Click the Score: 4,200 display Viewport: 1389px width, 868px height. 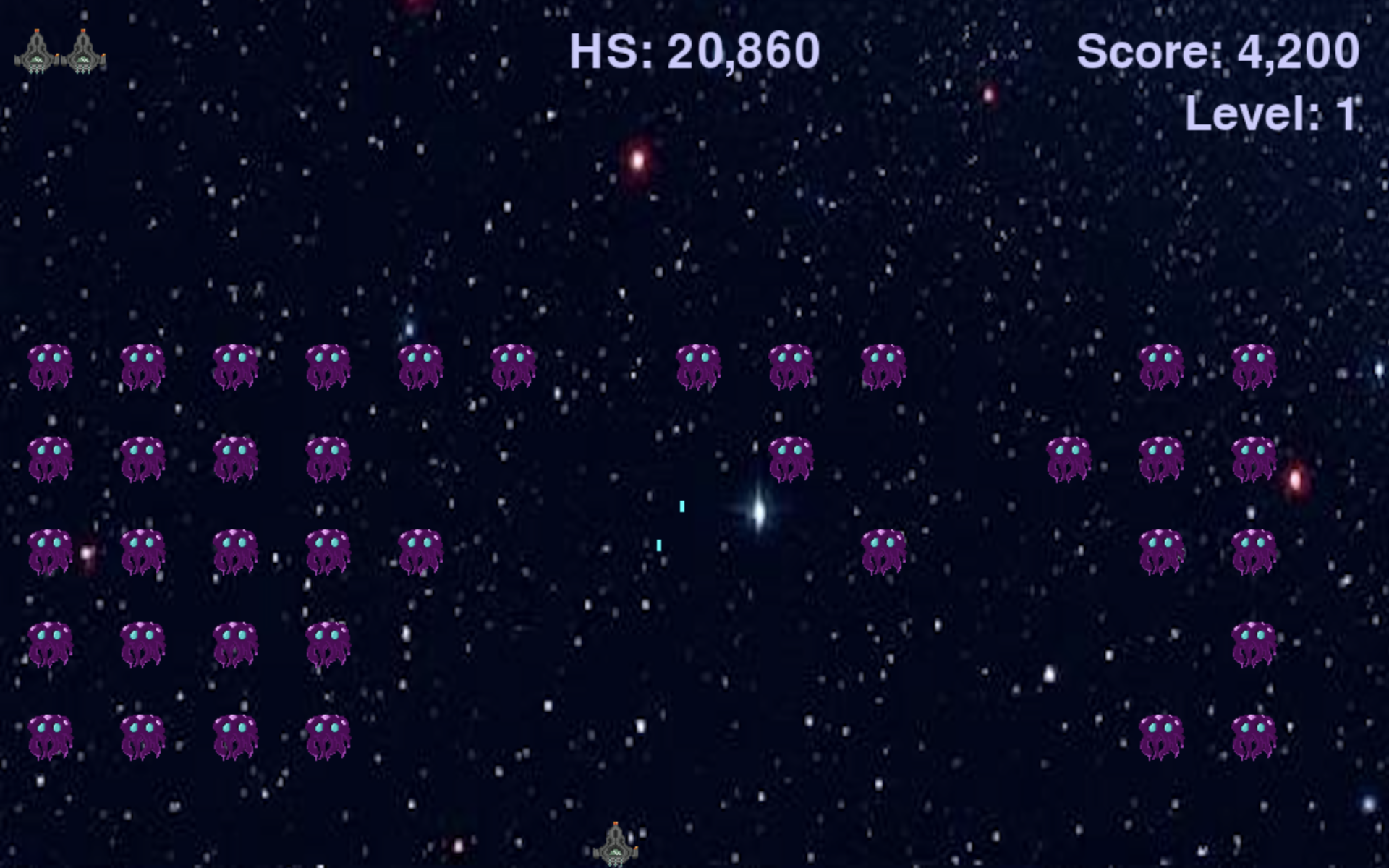(1219, 51)
